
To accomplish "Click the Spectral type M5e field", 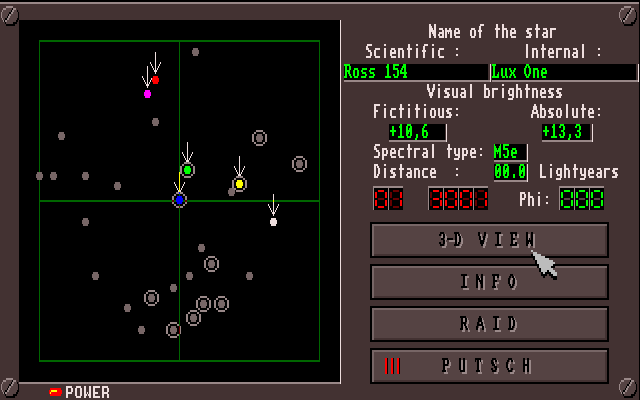I will pyautogui.click(x=509, y=152).
